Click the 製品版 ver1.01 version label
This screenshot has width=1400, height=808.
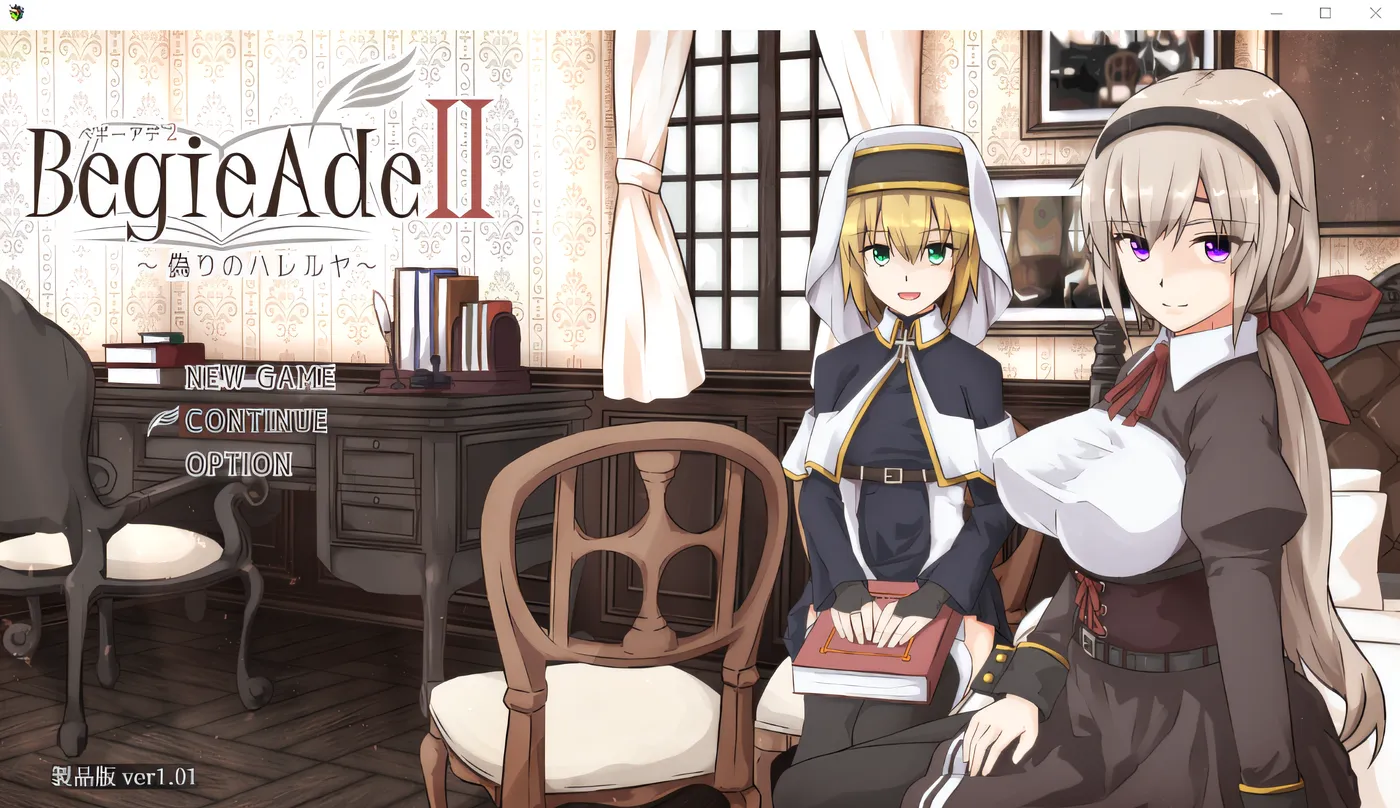(122, 774)
